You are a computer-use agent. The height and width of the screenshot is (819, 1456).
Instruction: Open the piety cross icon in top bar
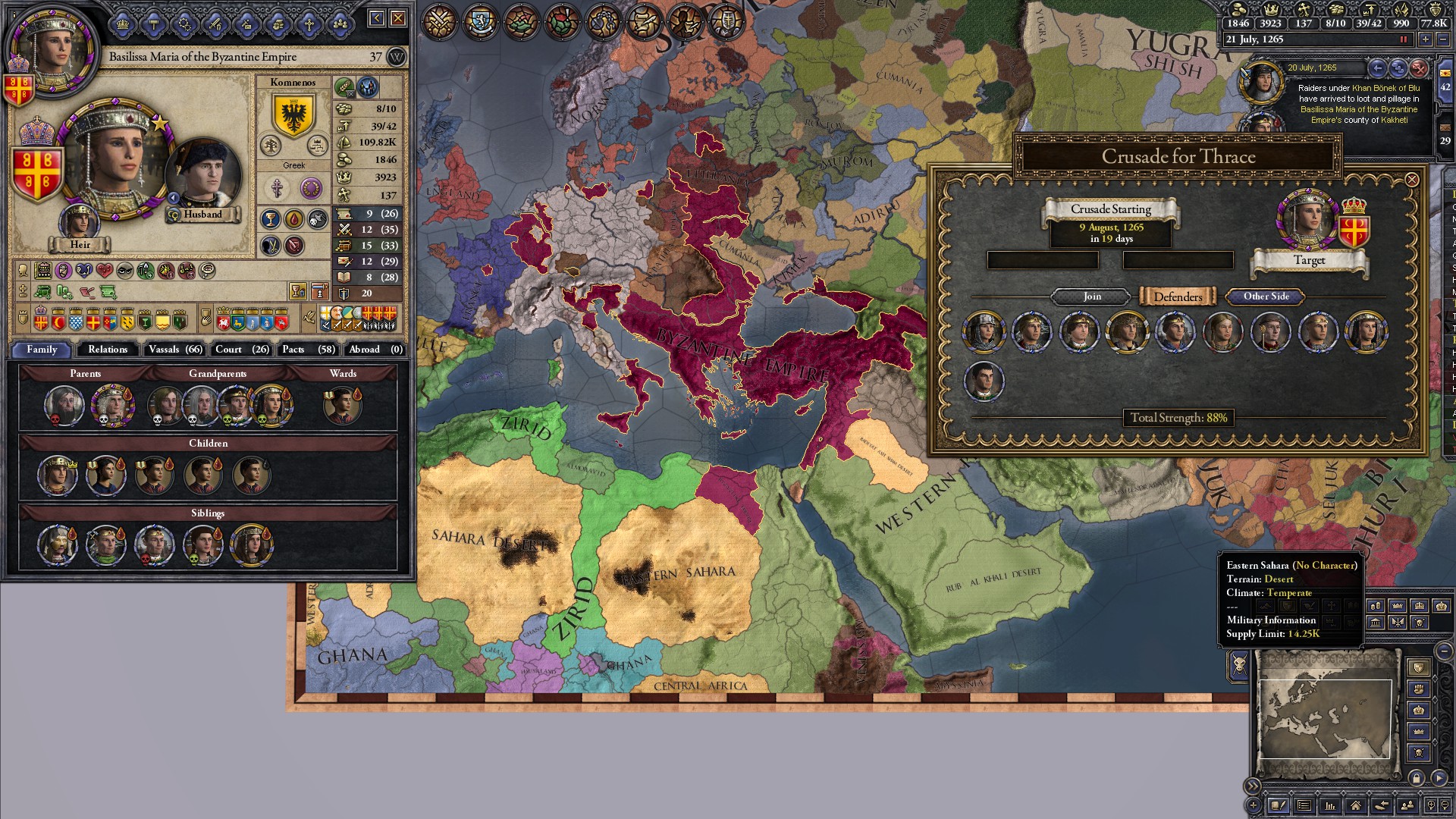(1302, 11)
